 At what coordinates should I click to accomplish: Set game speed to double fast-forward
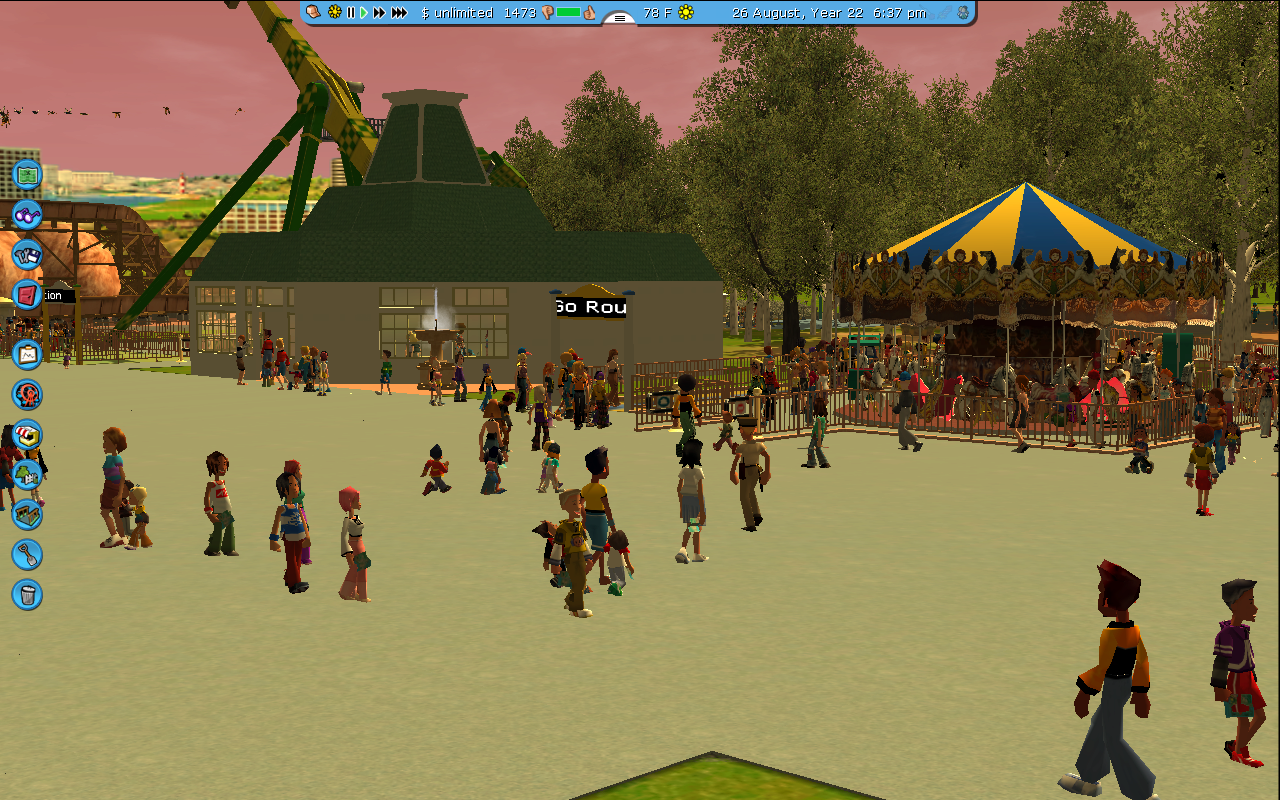pyautogui.click(x=379, y=13)
